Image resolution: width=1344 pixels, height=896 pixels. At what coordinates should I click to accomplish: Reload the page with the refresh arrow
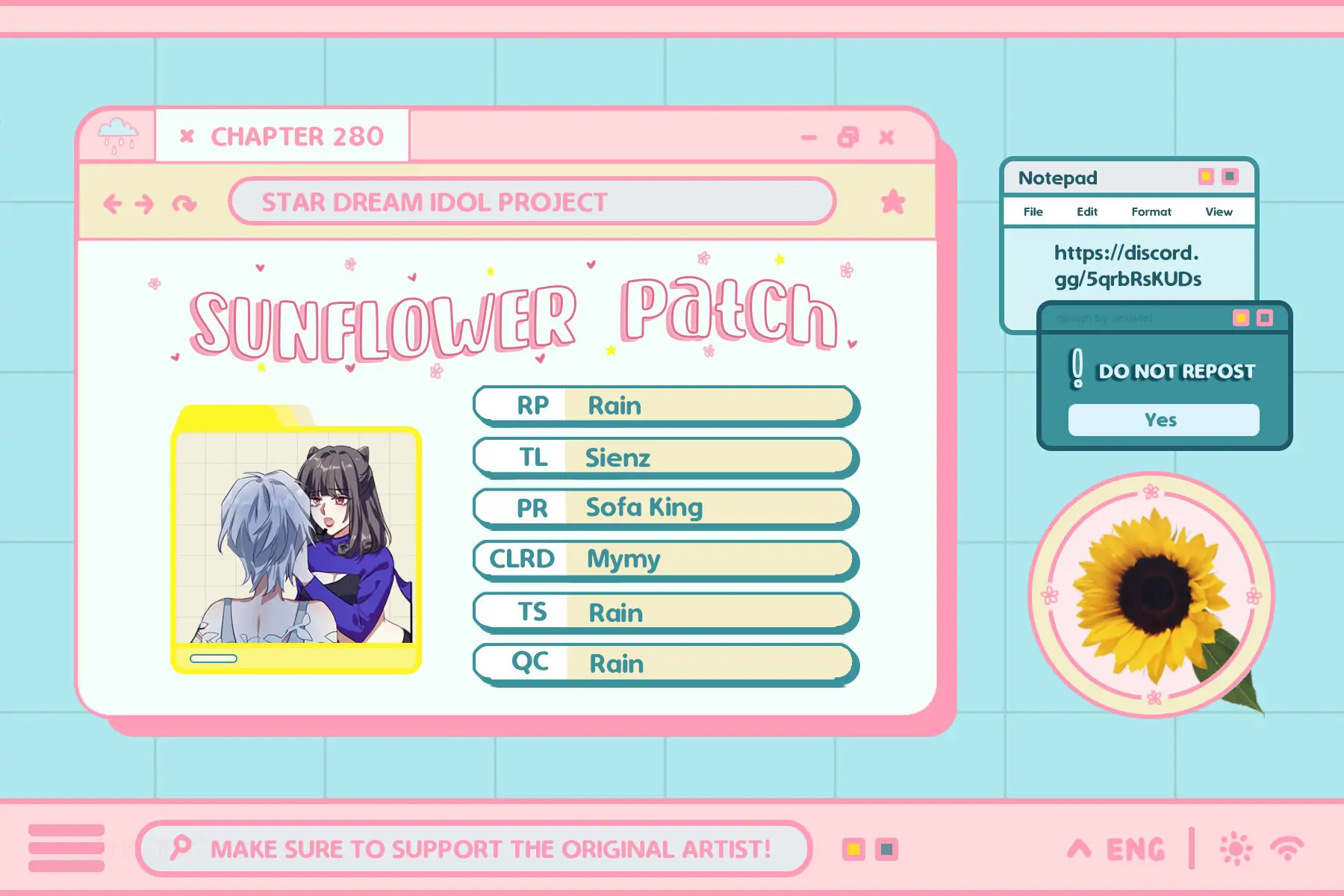click(184, 203)
